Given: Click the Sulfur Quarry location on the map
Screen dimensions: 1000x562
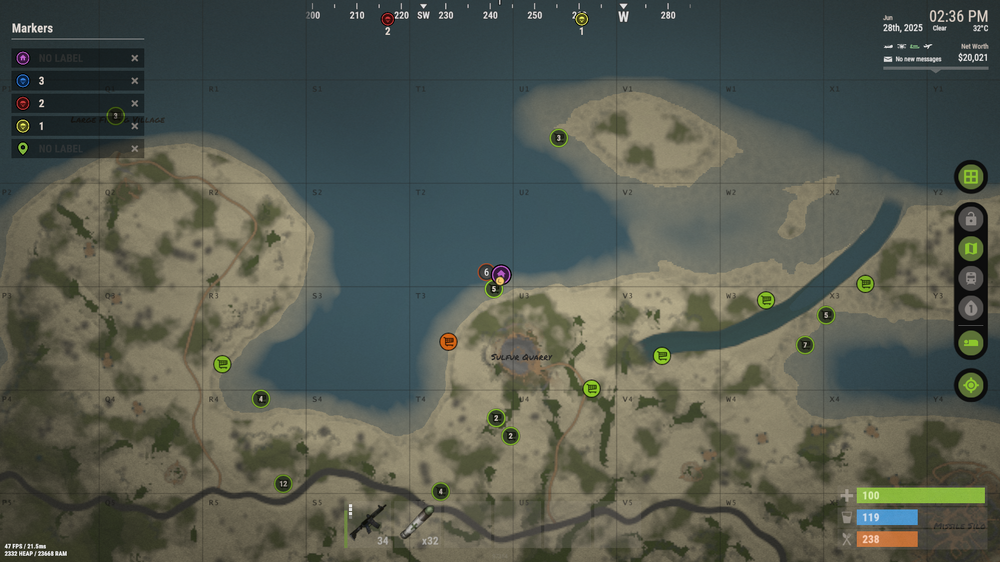Looking at the screenshot, I should click(521, 357).
